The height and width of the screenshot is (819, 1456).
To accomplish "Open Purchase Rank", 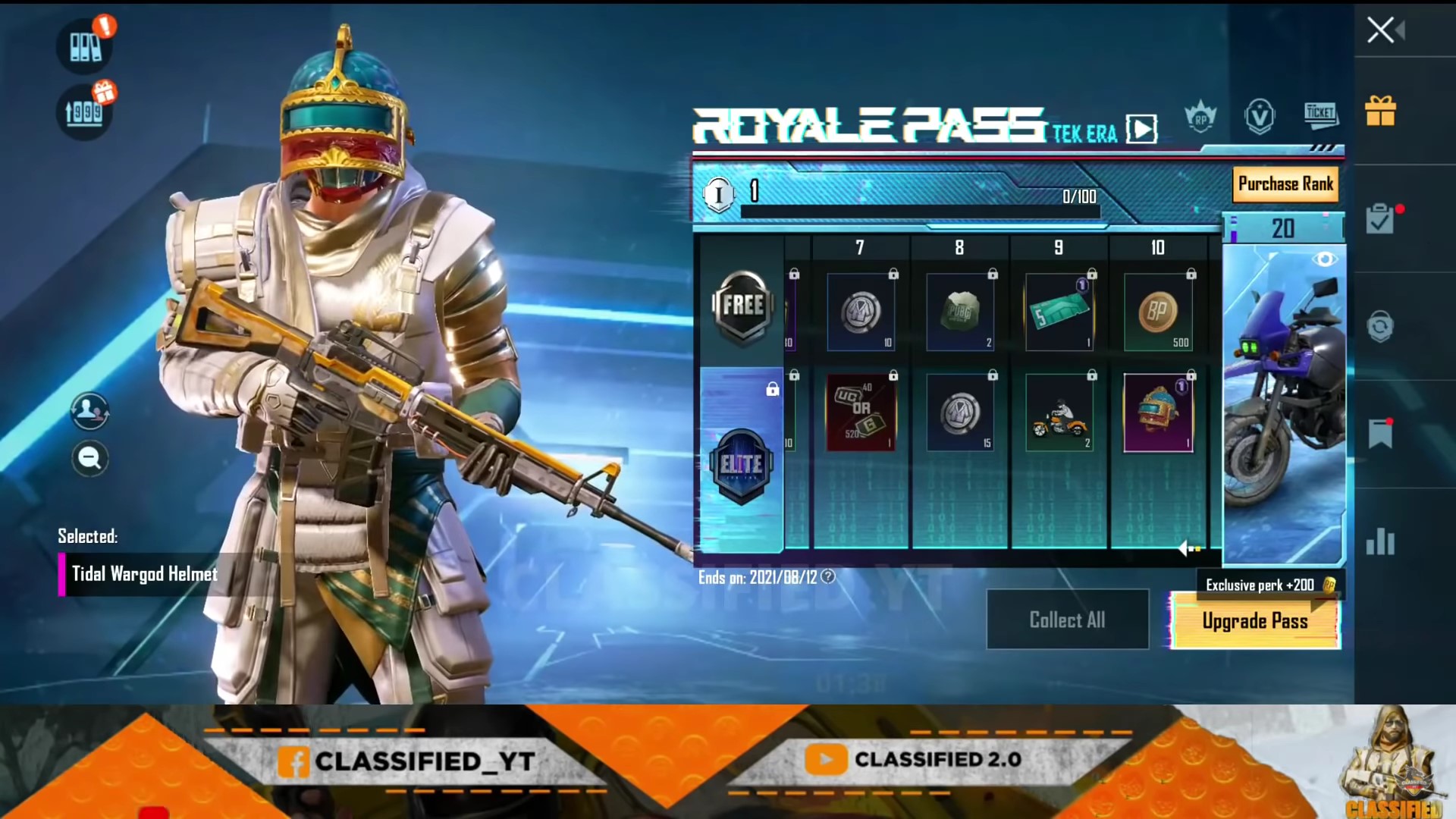I will (1285, 184).
